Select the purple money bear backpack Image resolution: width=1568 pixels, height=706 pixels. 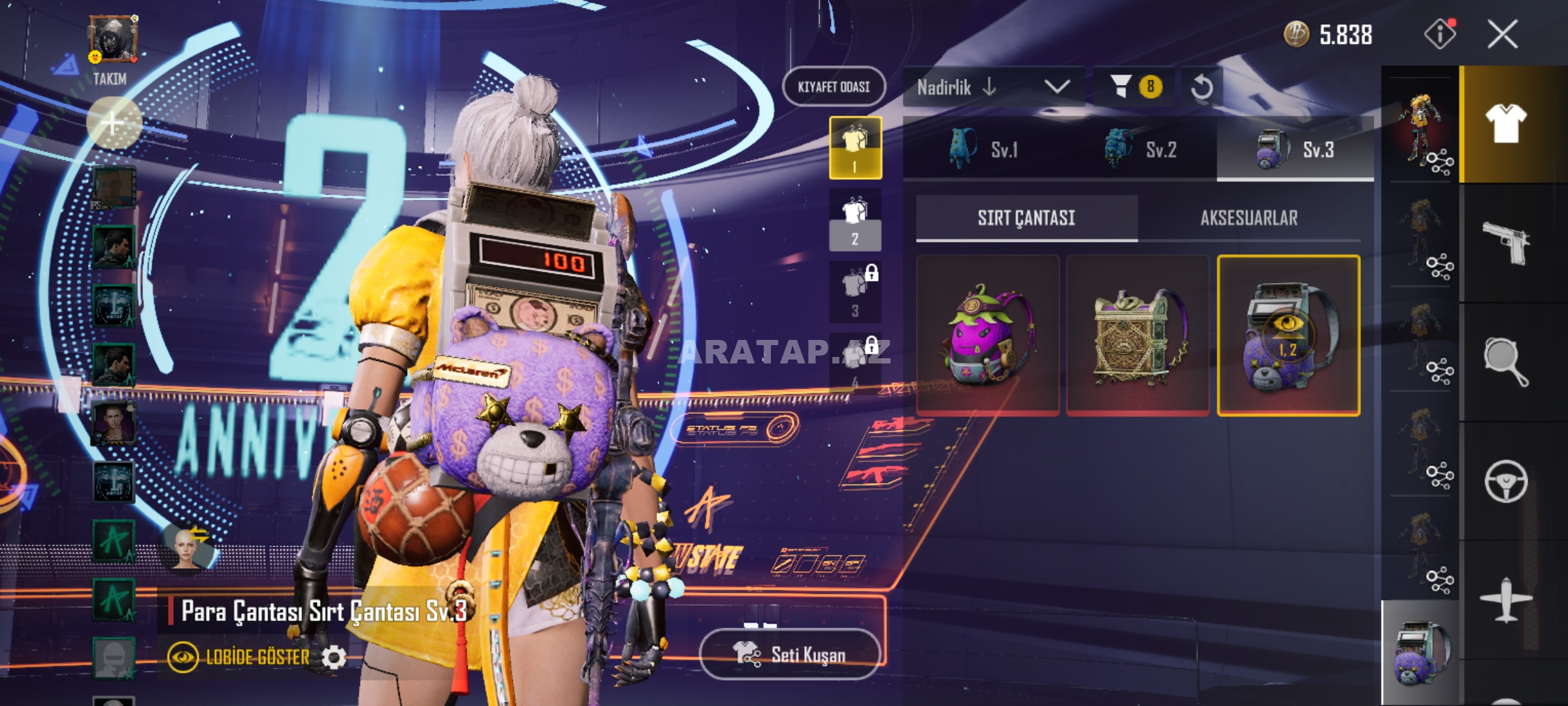(x=1288, y=335)
